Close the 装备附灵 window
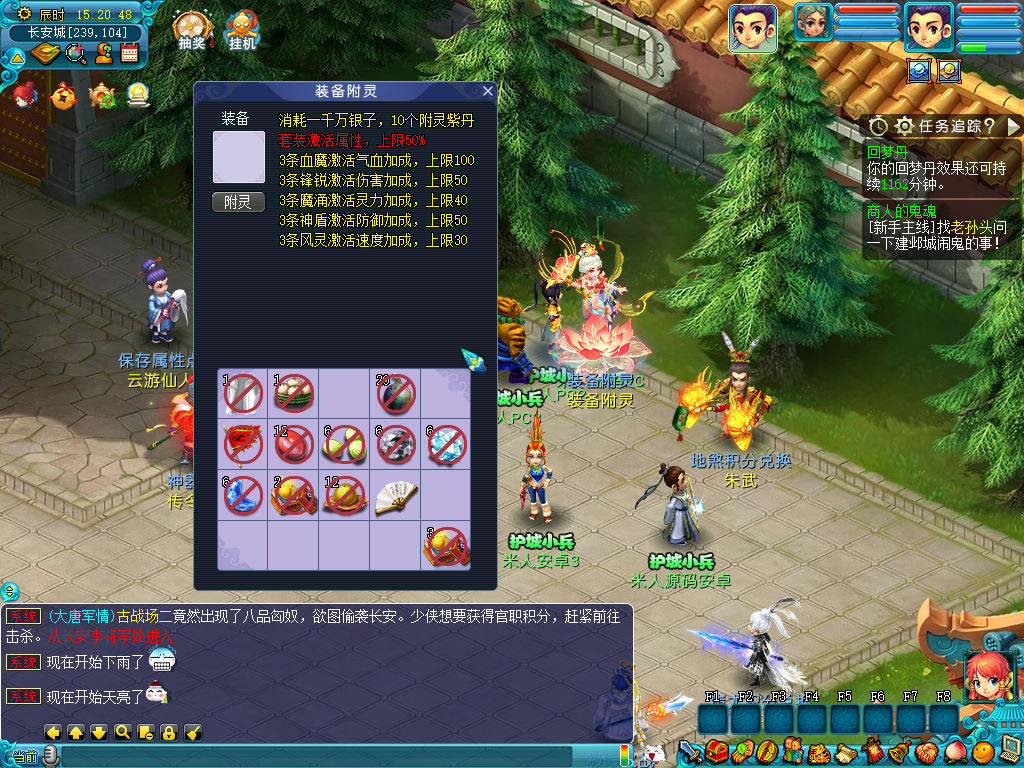 coord(487,91)
